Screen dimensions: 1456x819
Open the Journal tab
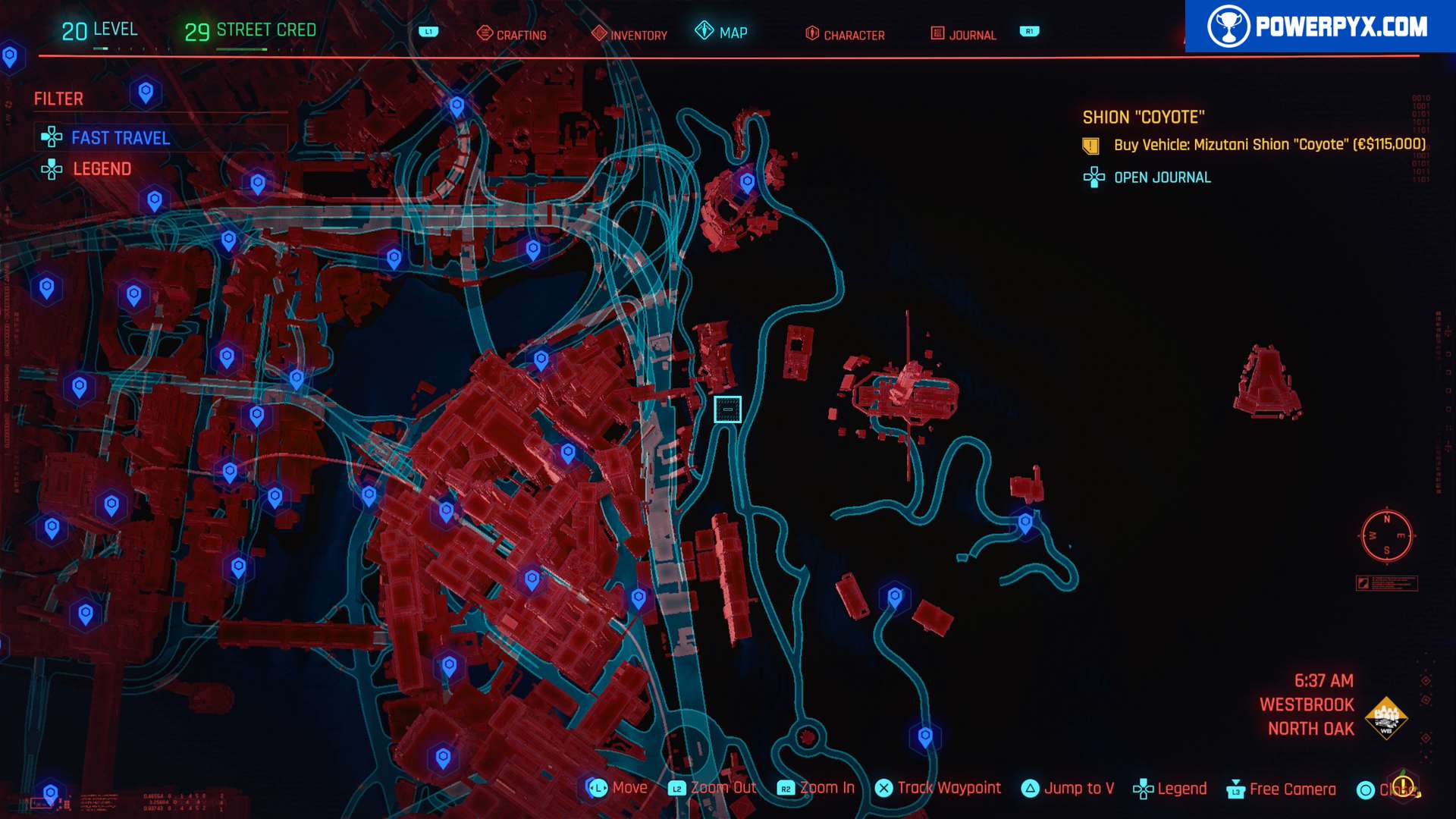963,34
